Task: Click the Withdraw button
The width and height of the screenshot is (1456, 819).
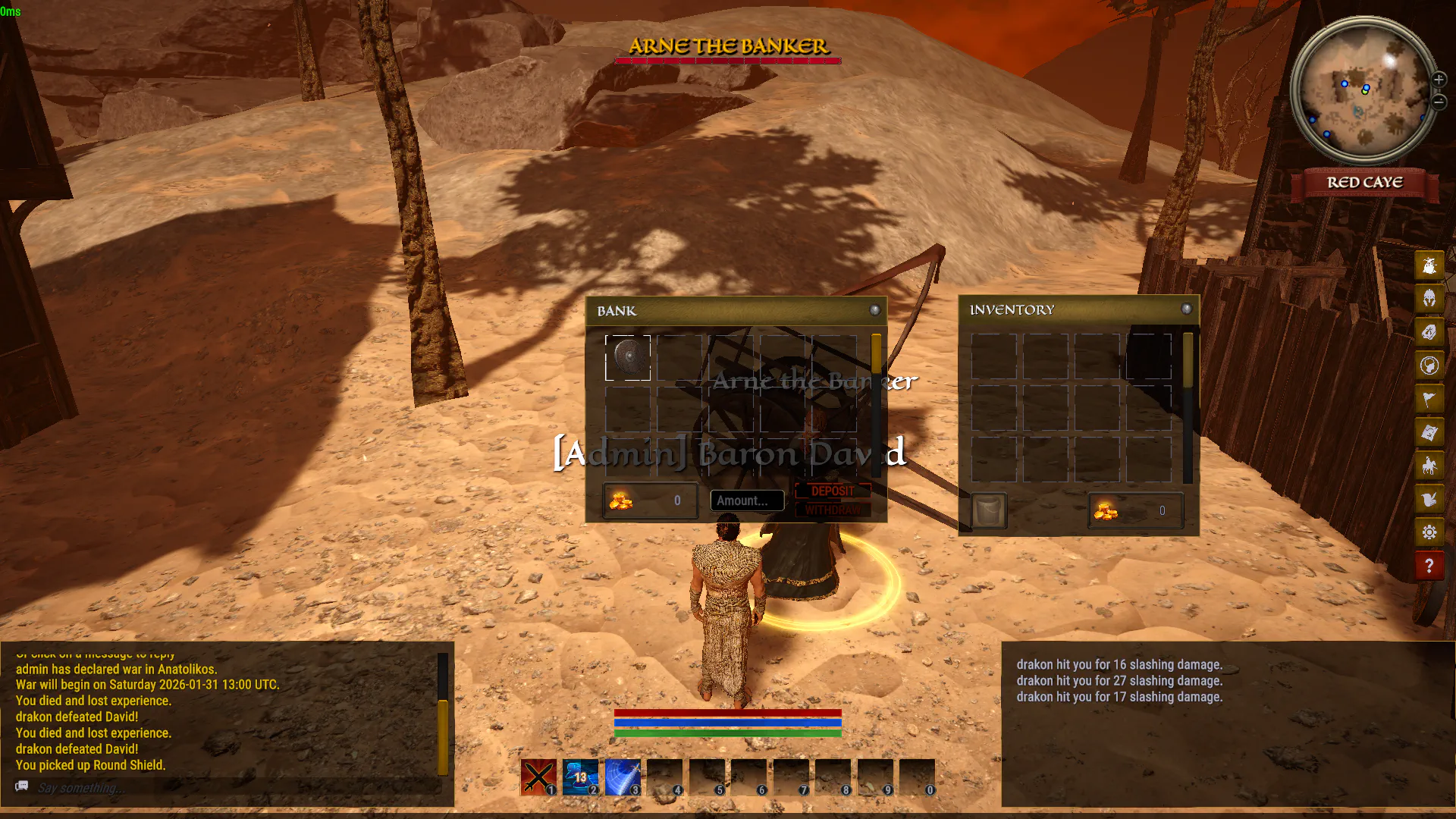Action: [x=833, y=510]
